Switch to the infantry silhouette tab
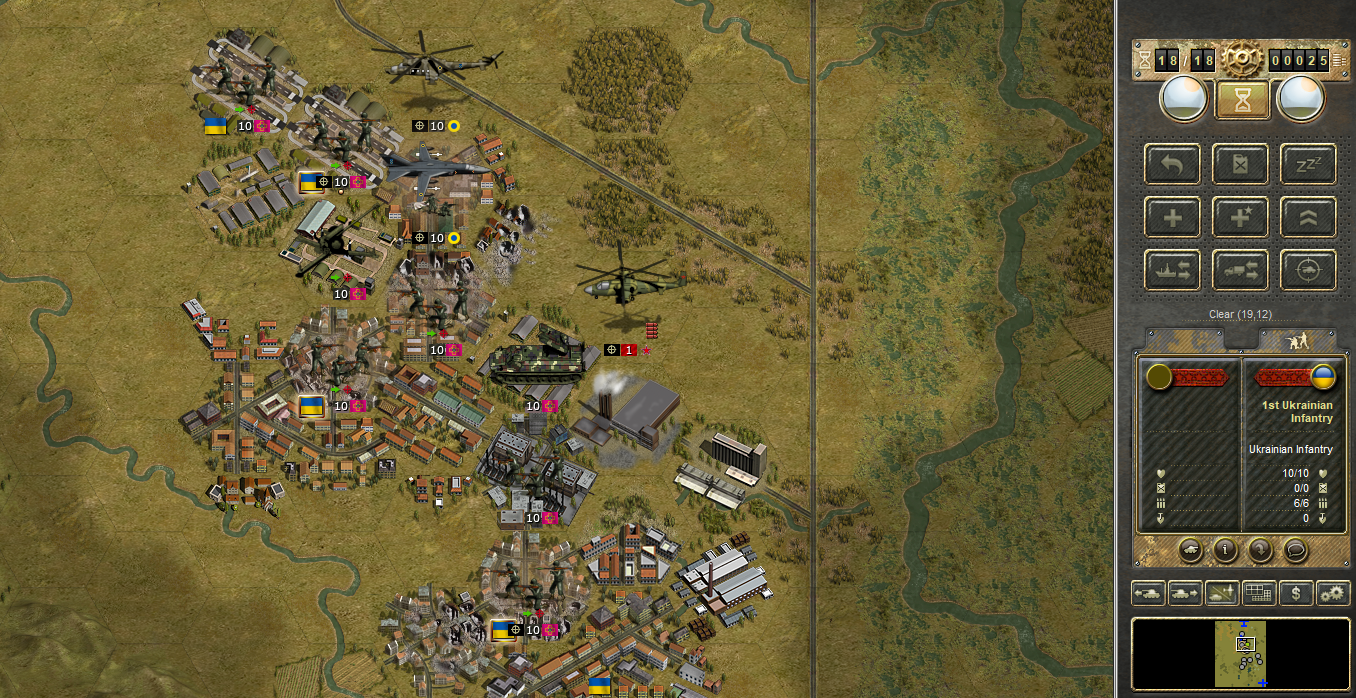The height and width of the screenshot is (698, 1356). (1297, 340)
